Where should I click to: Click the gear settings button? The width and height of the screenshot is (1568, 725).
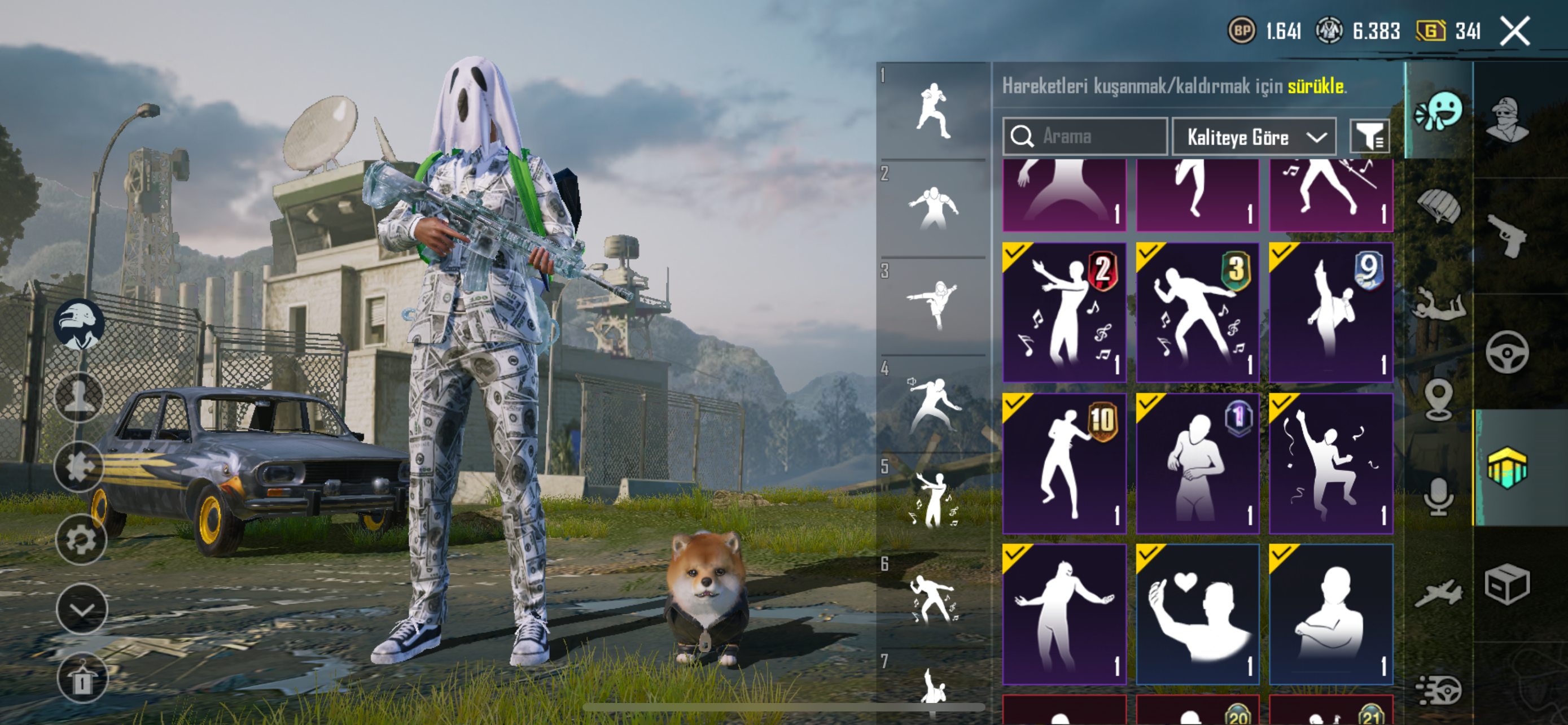click(81, 539)
